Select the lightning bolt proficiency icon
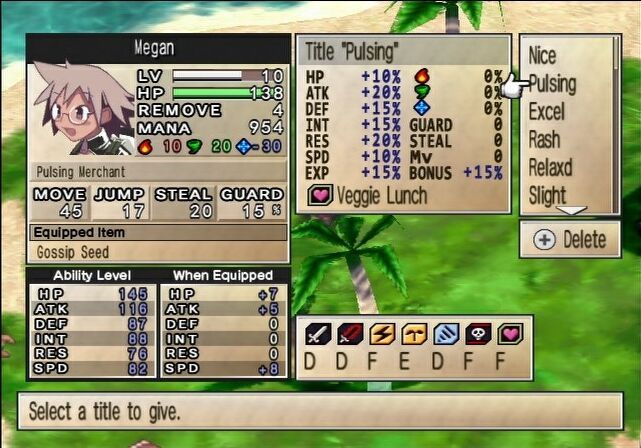Screen dimensions: 641x448 [x=382, y=334]
